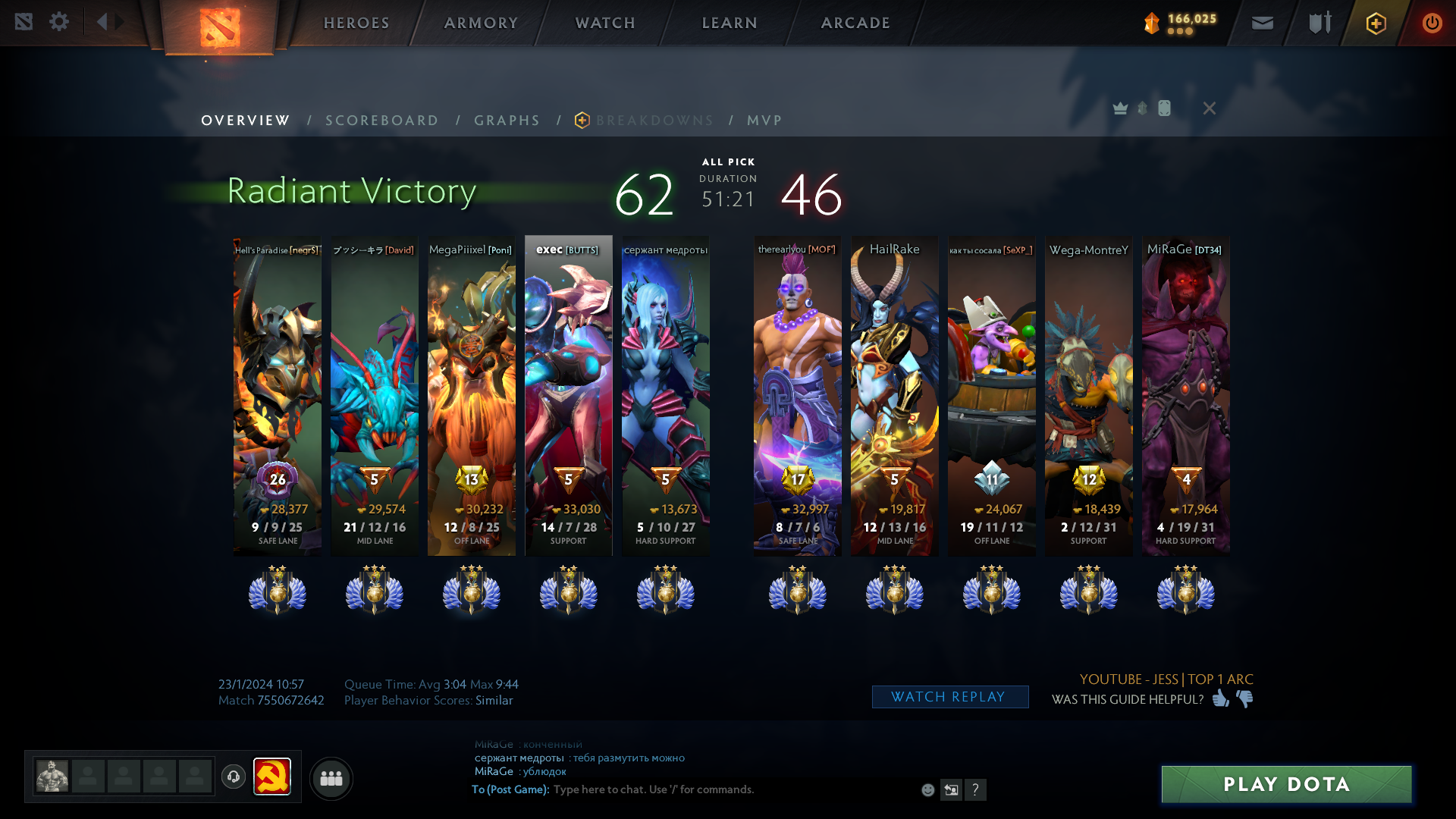Image resolution: width=1456 pixels, height=819 pixels.
Task: Show the MVP tab
Action: click(764, 121)
